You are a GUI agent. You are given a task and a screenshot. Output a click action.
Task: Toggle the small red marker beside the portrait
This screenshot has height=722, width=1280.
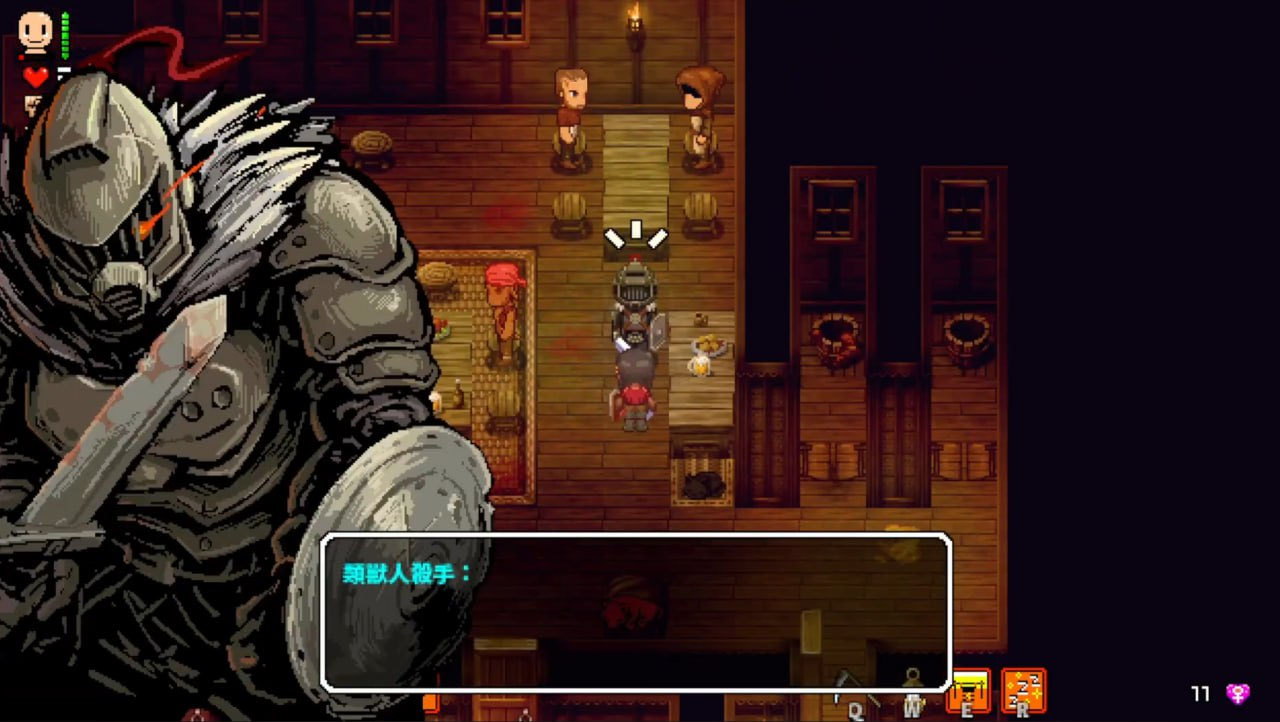tap(21, 57)
